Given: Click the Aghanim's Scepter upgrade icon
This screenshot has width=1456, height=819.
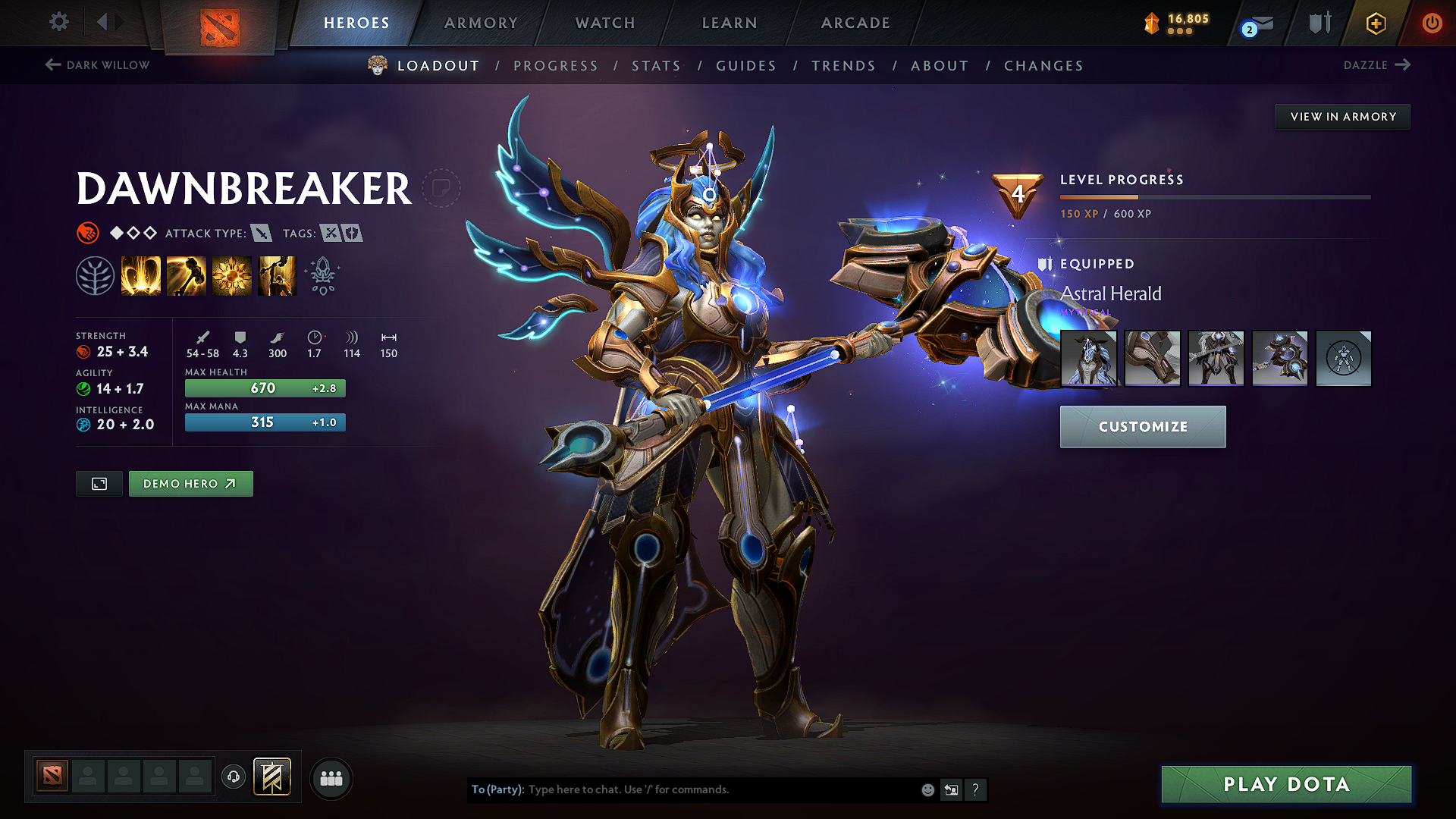Looking at the screenshot, I should pyautogui.click(x=322, y=275).
